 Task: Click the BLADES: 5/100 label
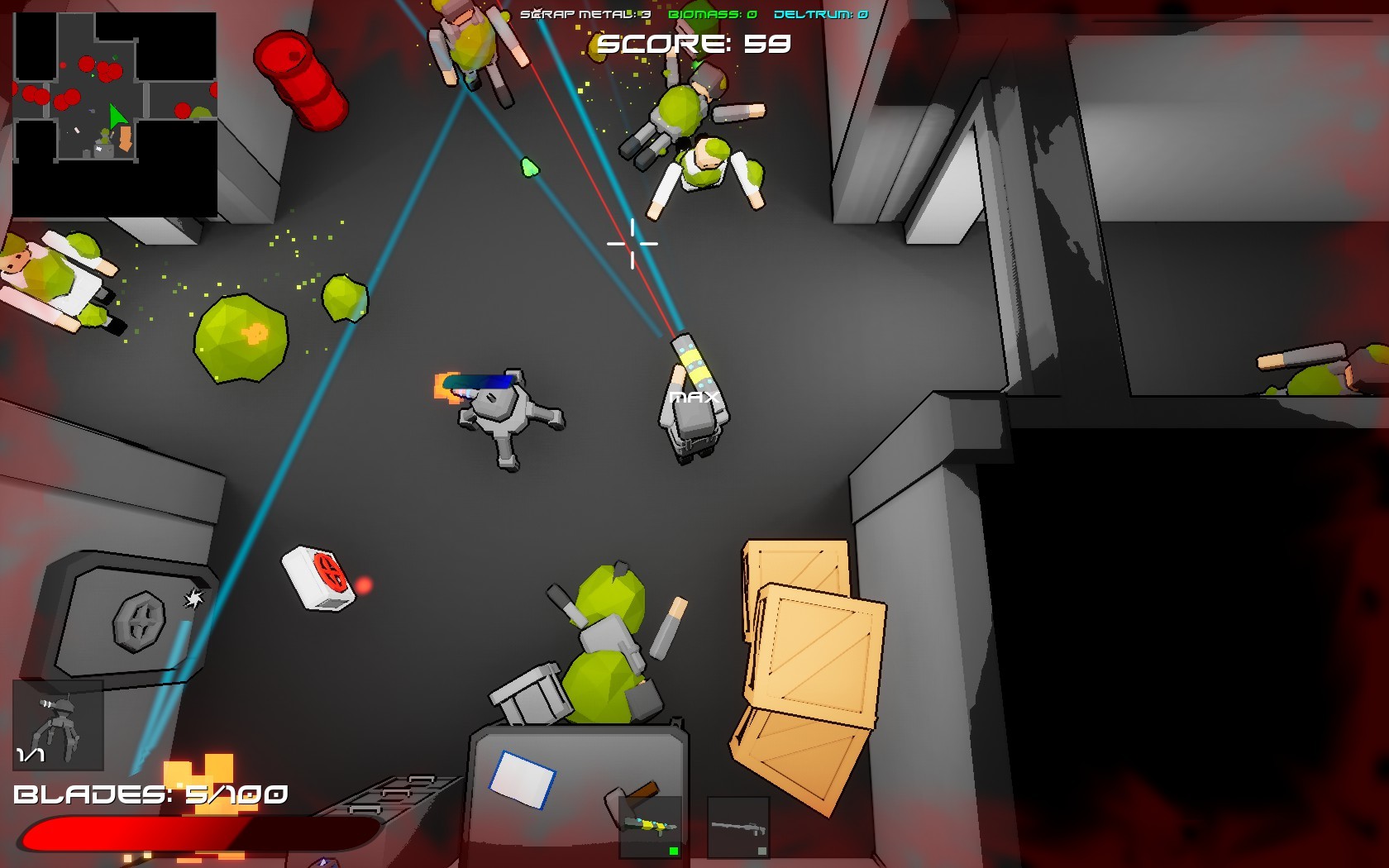[x=151, y=795]
